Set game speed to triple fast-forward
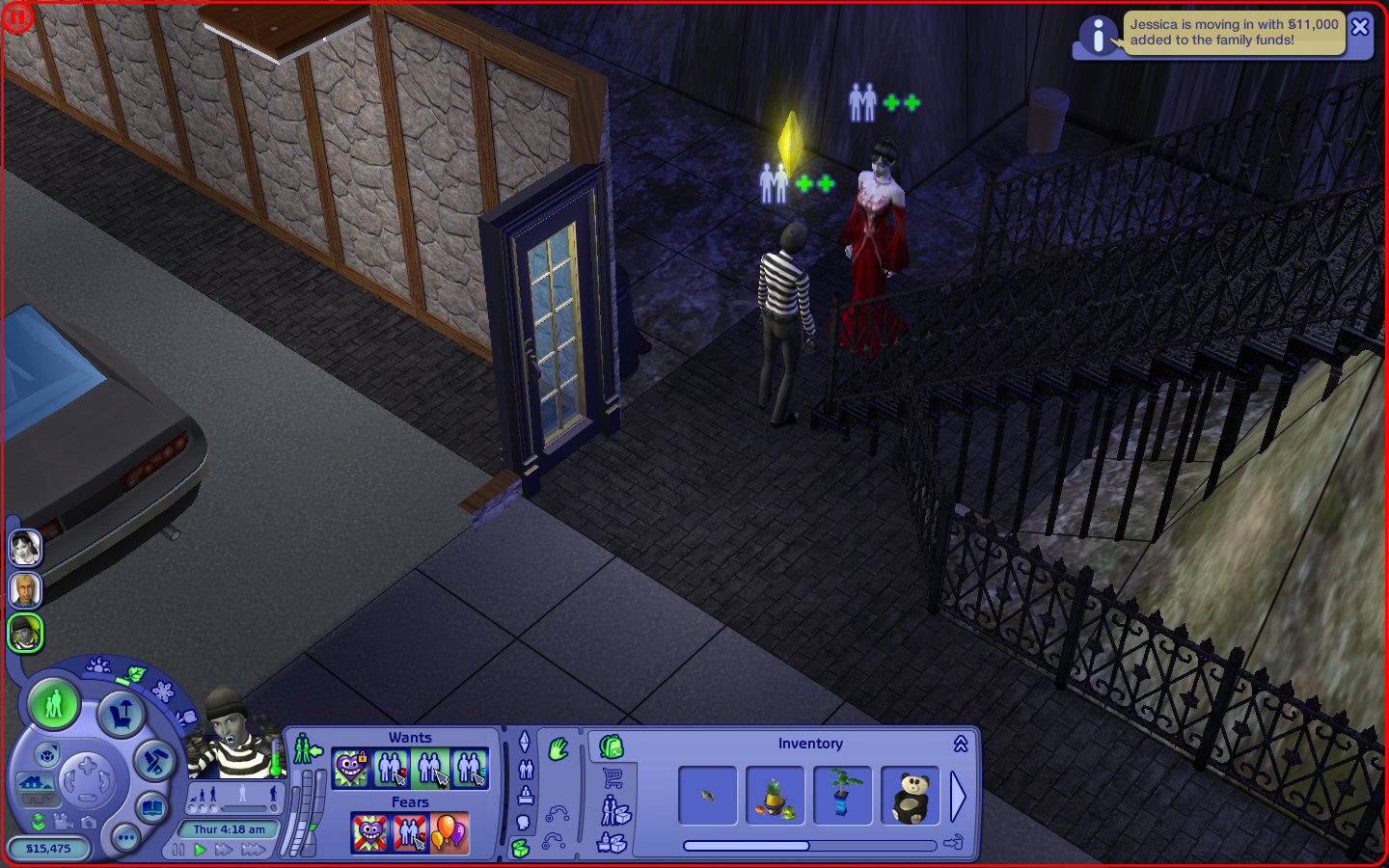The image size is (1389, 868). coord(254,850)
